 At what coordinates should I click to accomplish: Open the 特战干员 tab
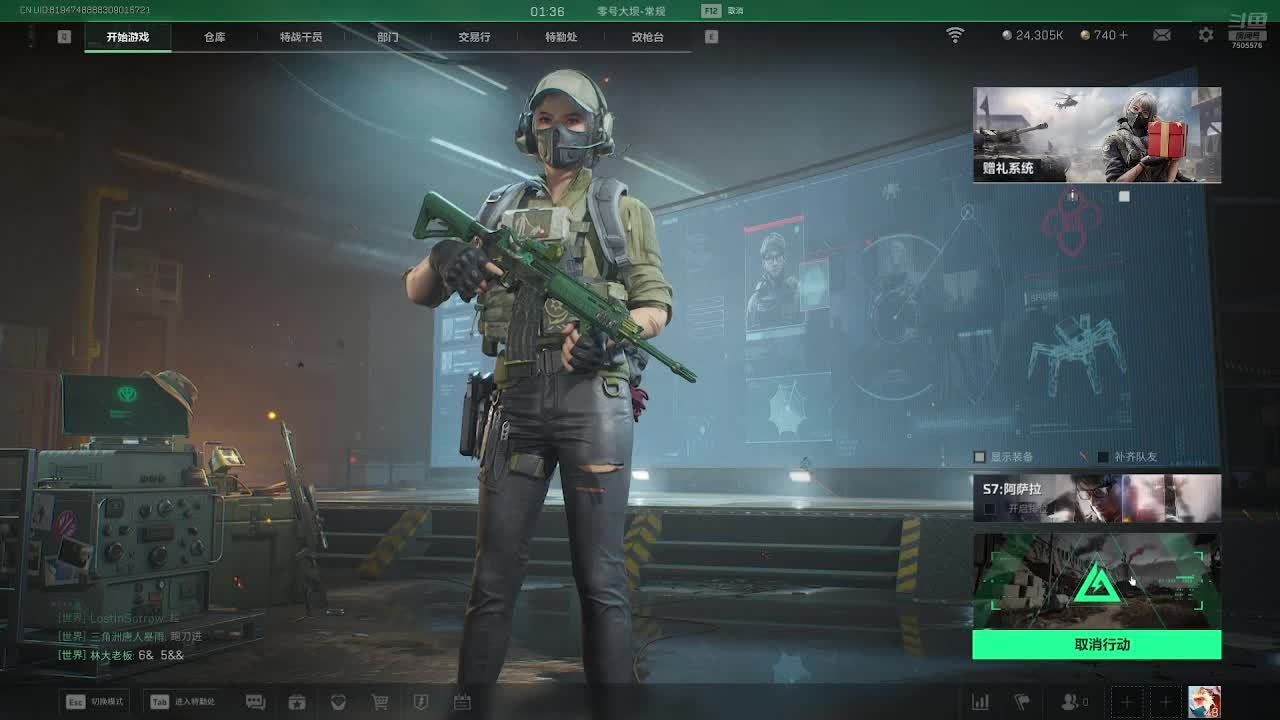[301, 37]
